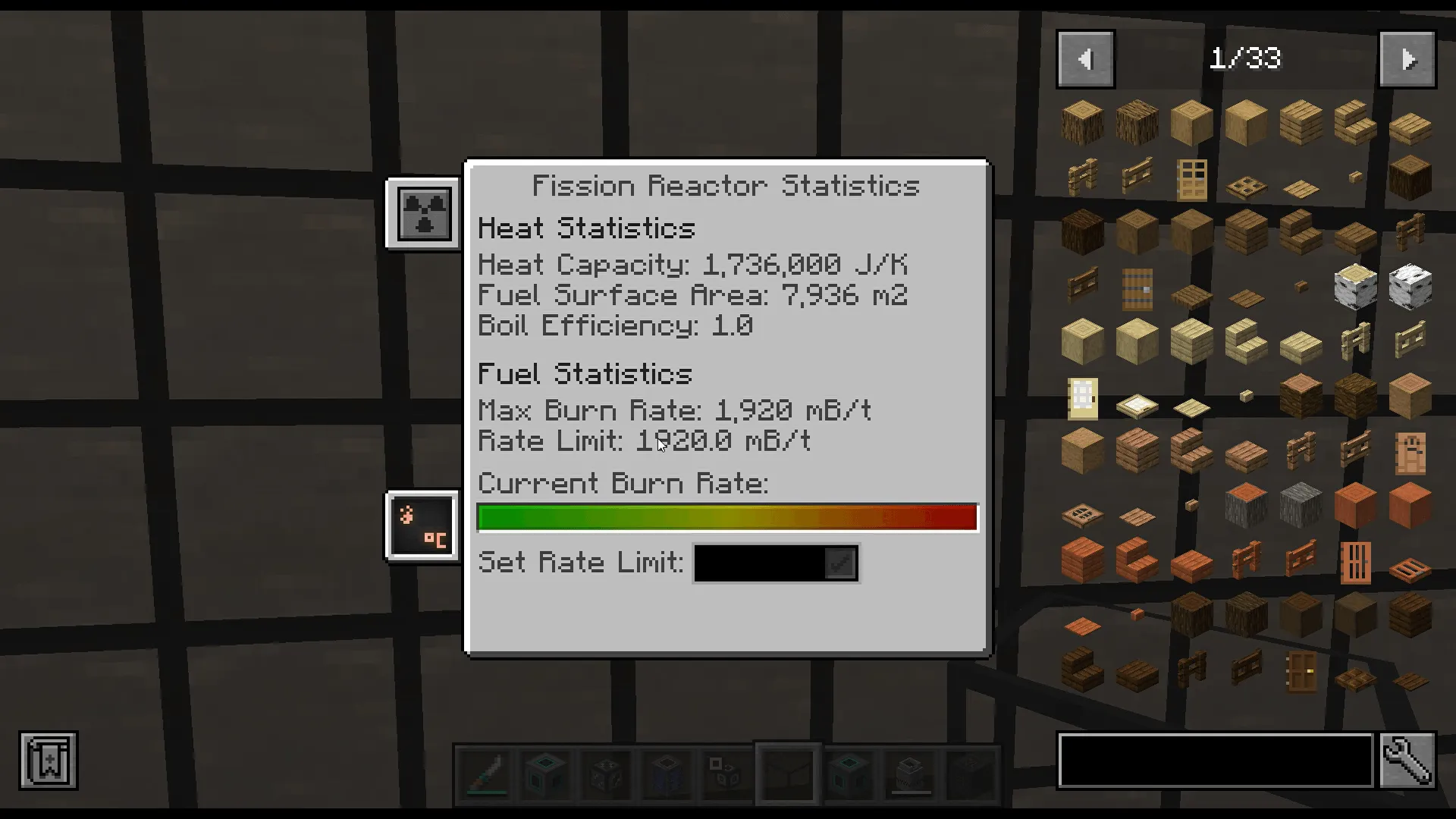Click the Set Rate Limit input field
The width and height of the screenshot is (1456, 819).
tap(758, 563)
